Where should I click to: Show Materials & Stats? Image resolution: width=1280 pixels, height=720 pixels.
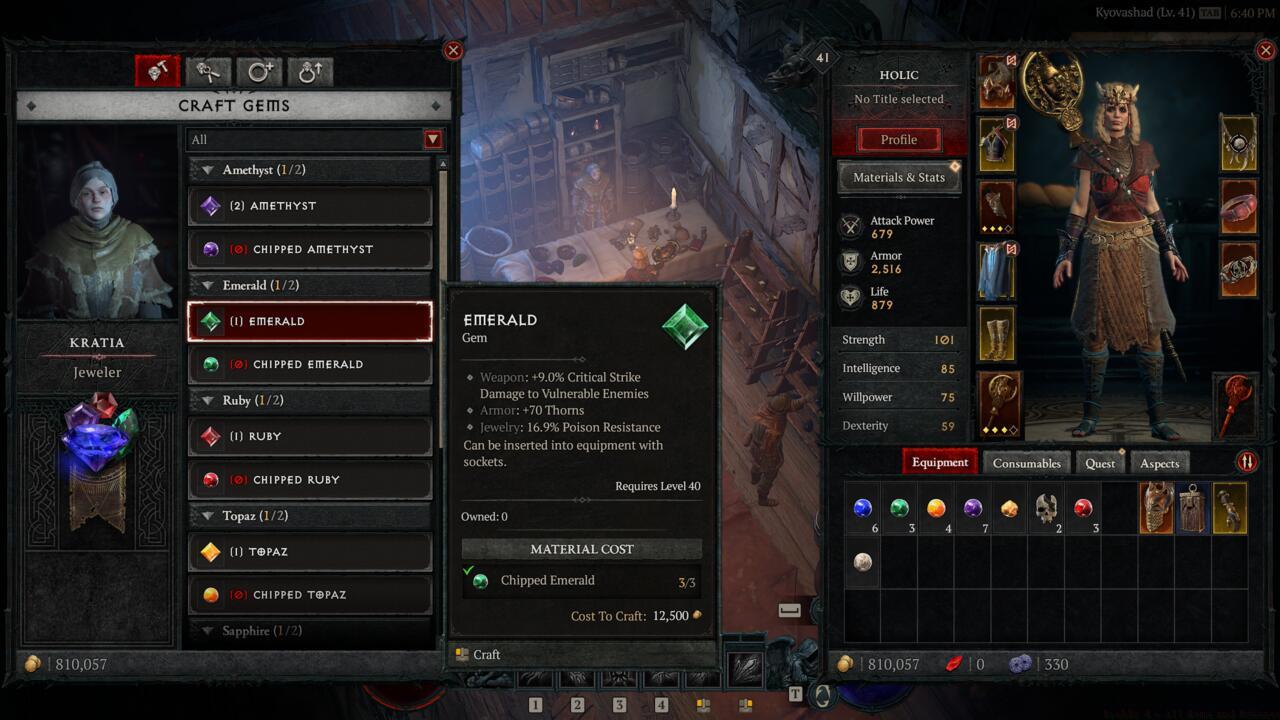coord(898,178)
